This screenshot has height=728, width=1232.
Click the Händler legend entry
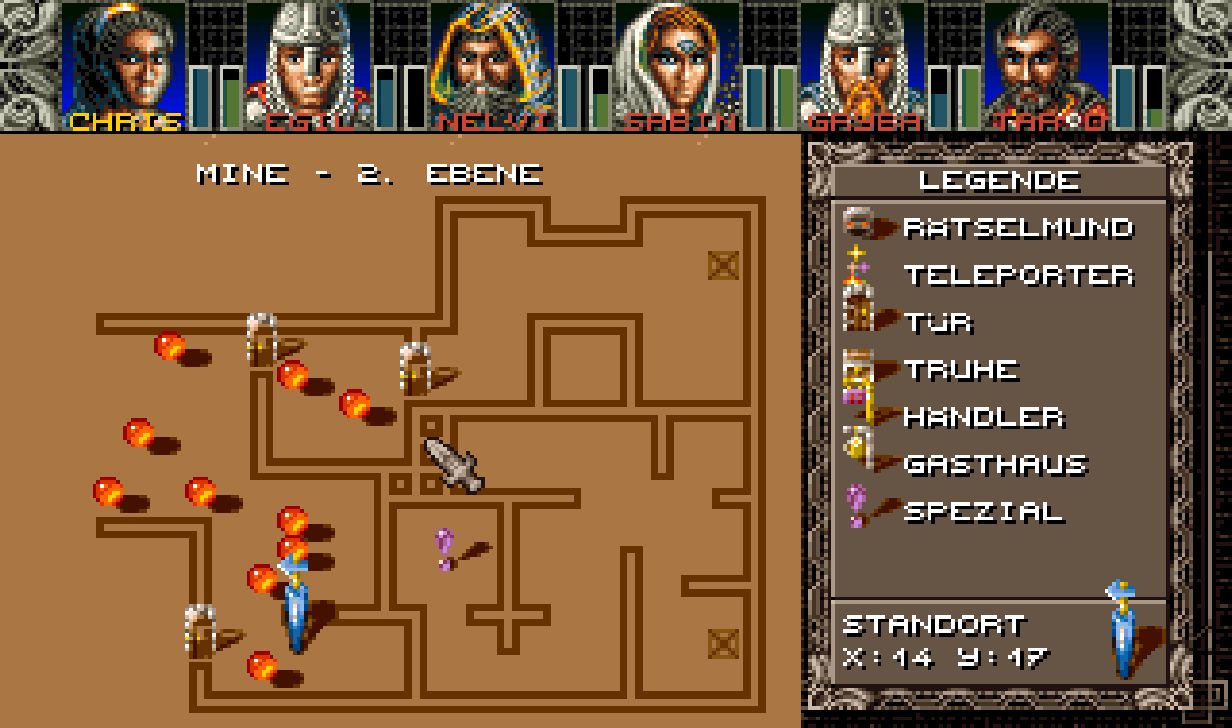[980, 417]
